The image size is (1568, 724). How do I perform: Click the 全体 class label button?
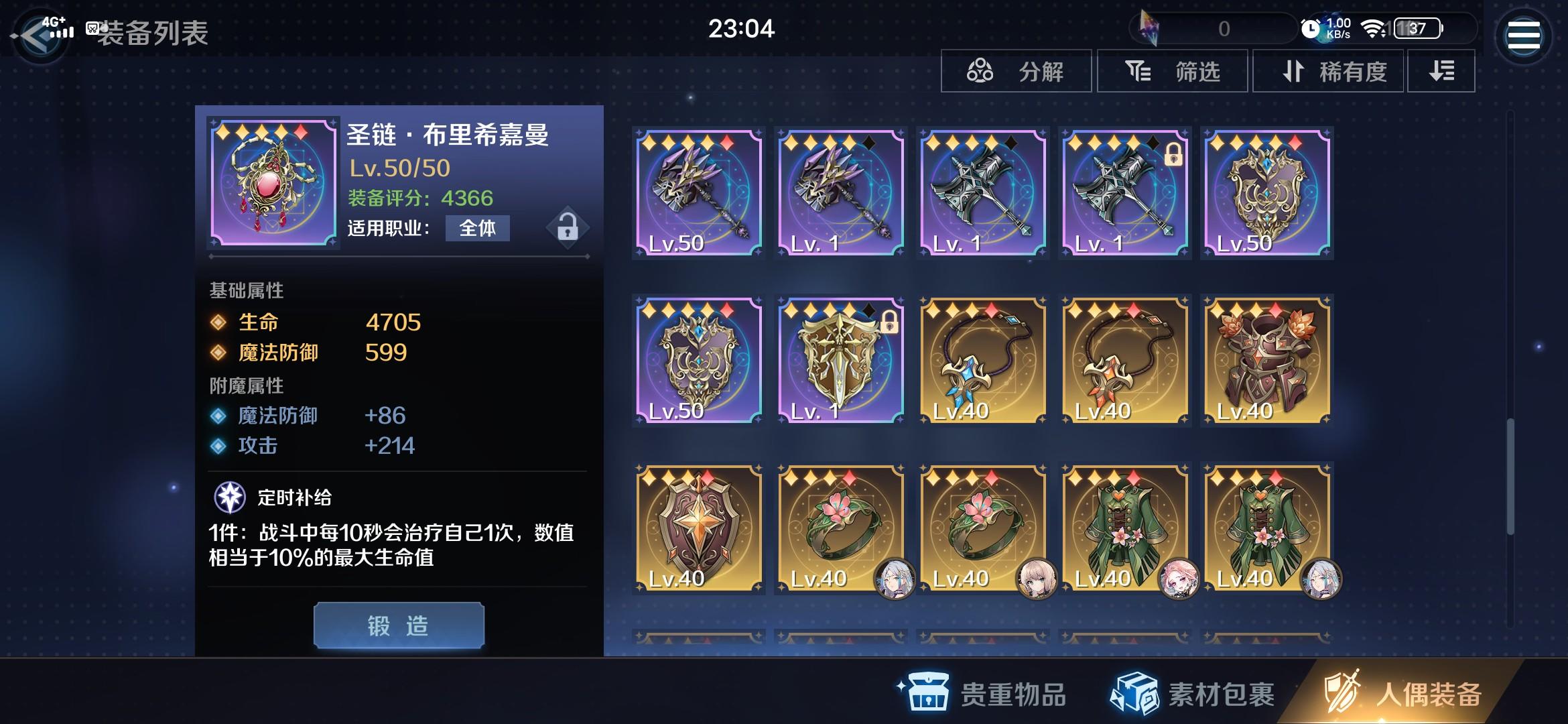pyautogui.click(x=477, y=228)
